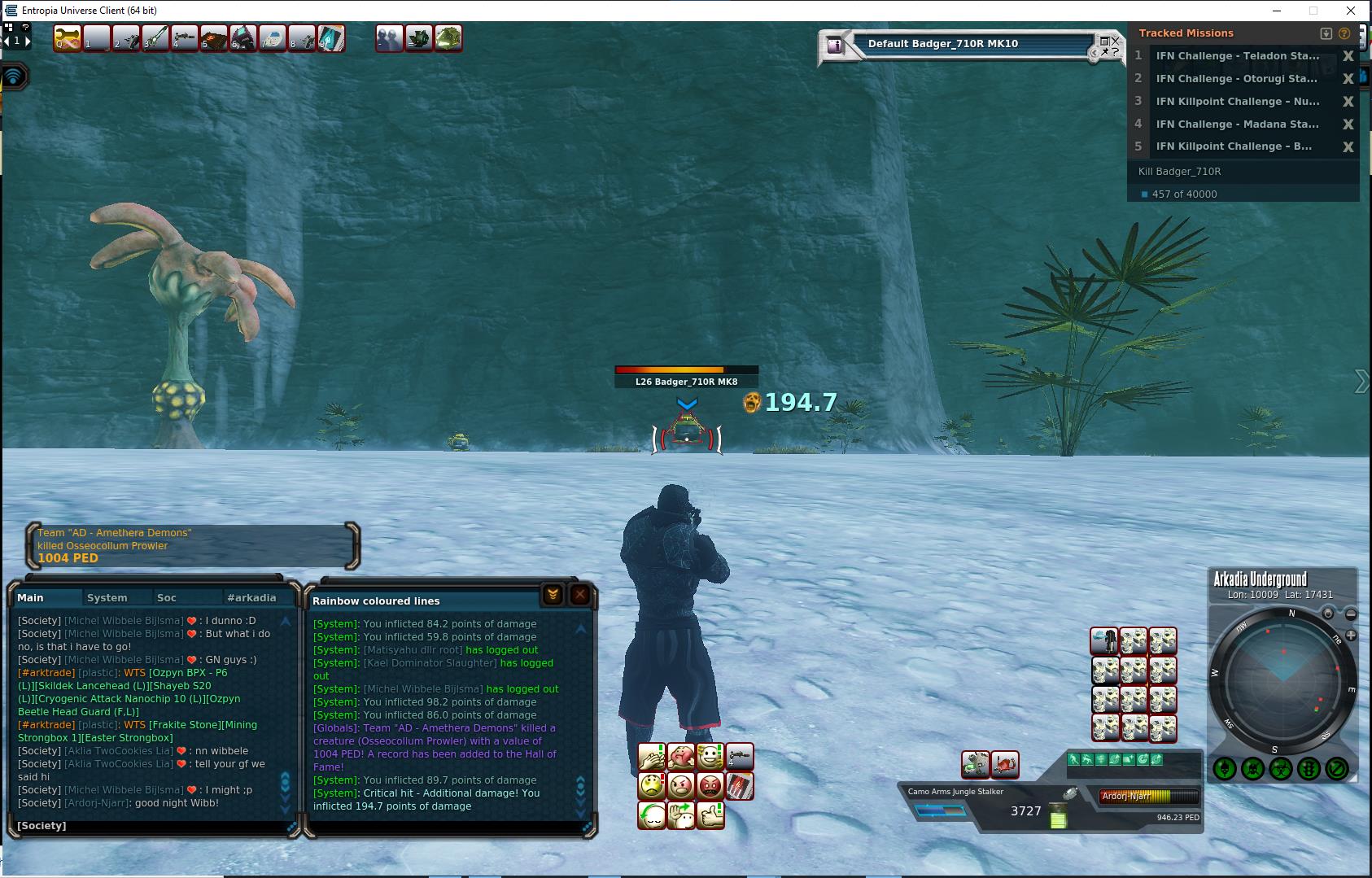Use the clapping hands emote
Image resolution: width=1372 pixels, height=878 pixels.
click(x=652, y=758)
